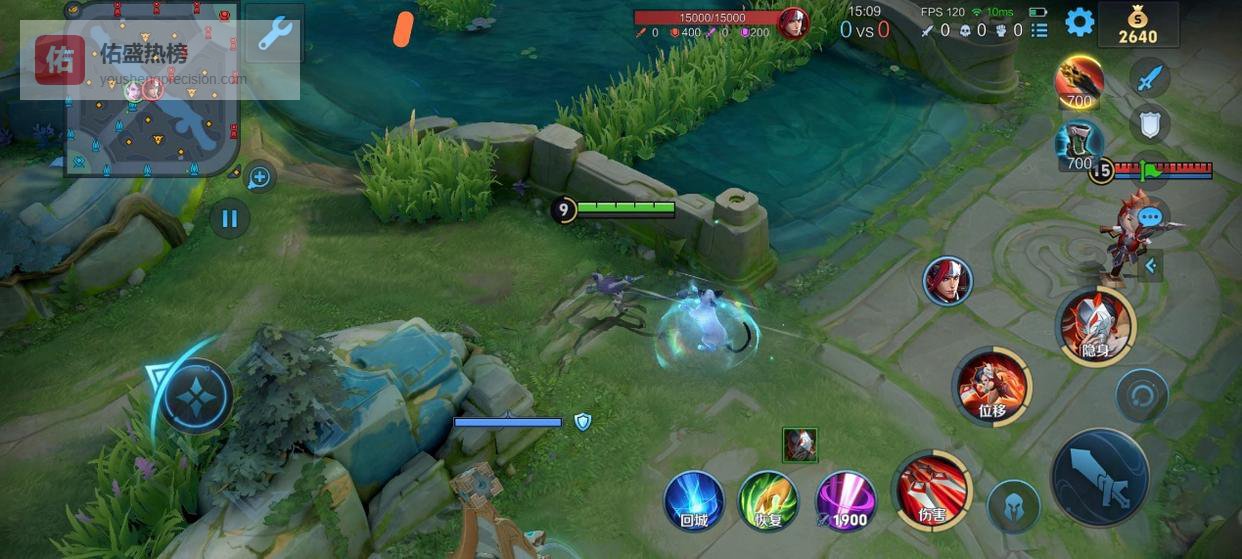
Task: Buy the recommended boots item costing 700
Action: (1079, 145)
